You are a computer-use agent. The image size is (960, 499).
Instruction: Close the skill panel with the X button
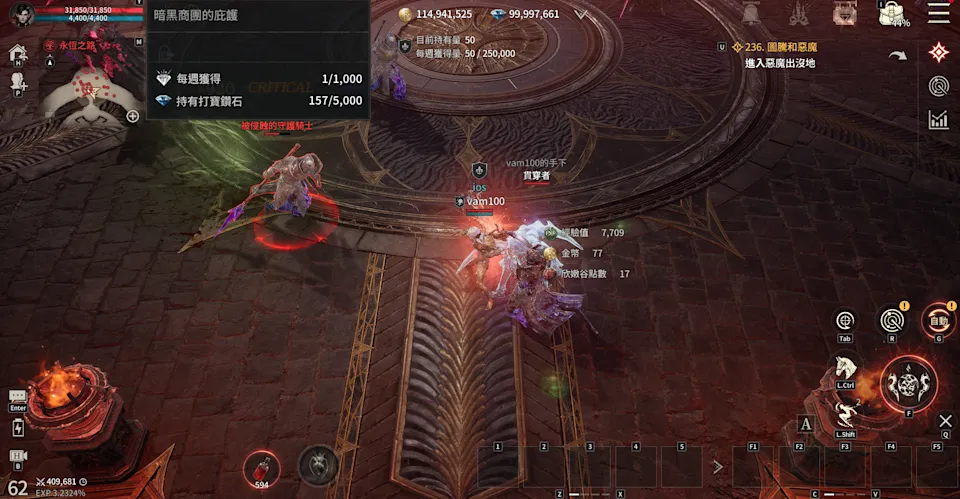point(945,421)
